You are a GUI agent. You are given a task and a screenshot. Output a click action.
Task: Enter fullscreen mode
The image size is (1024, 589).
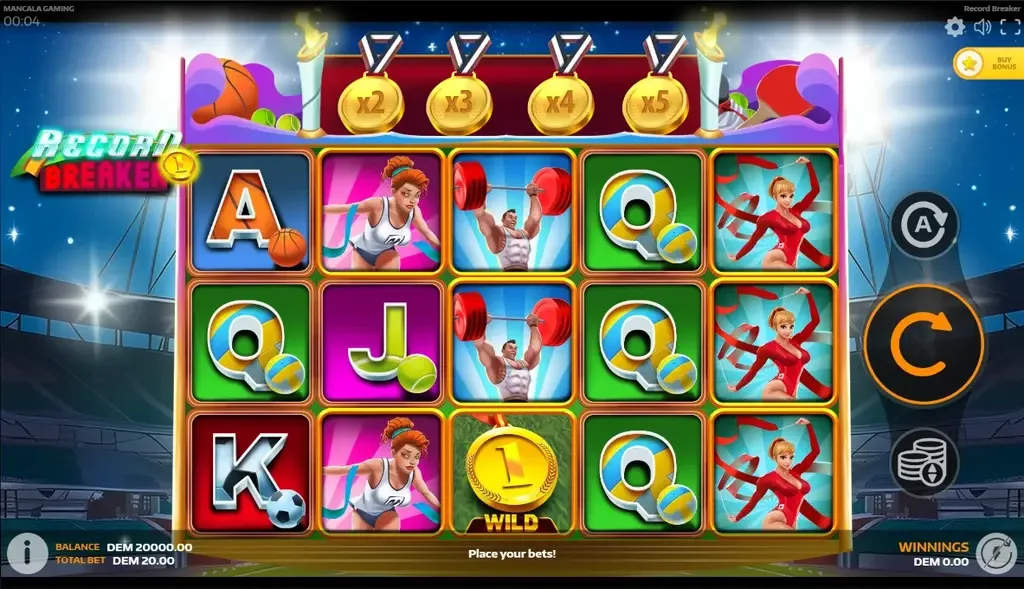pos(1008,27)
